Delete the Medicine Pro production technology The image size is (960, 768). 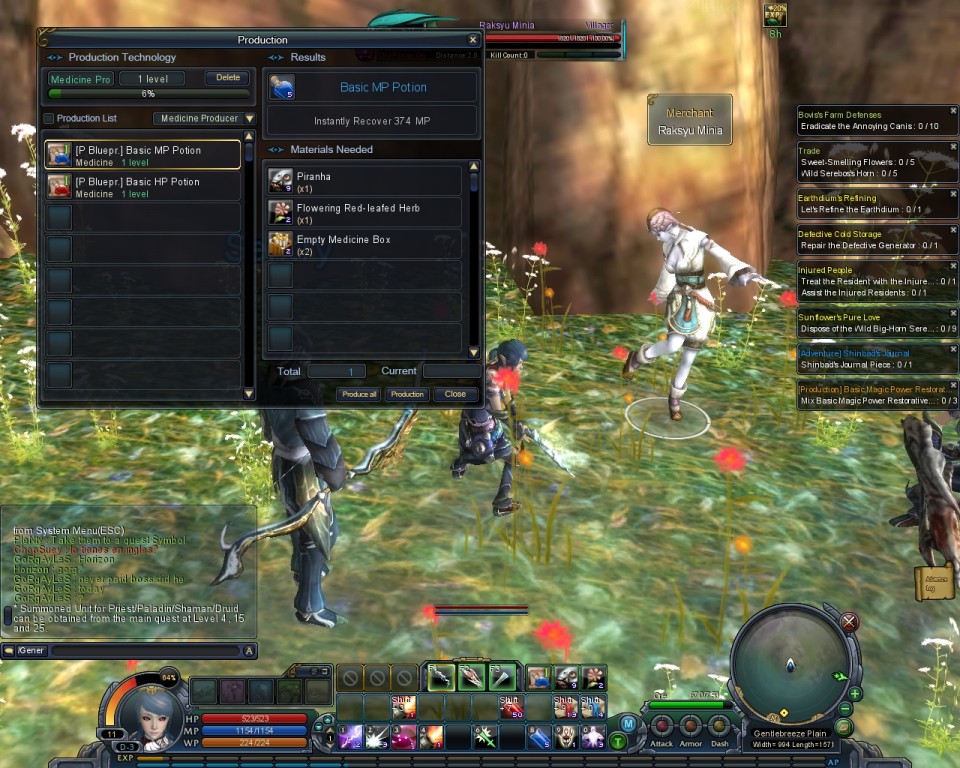228,78
